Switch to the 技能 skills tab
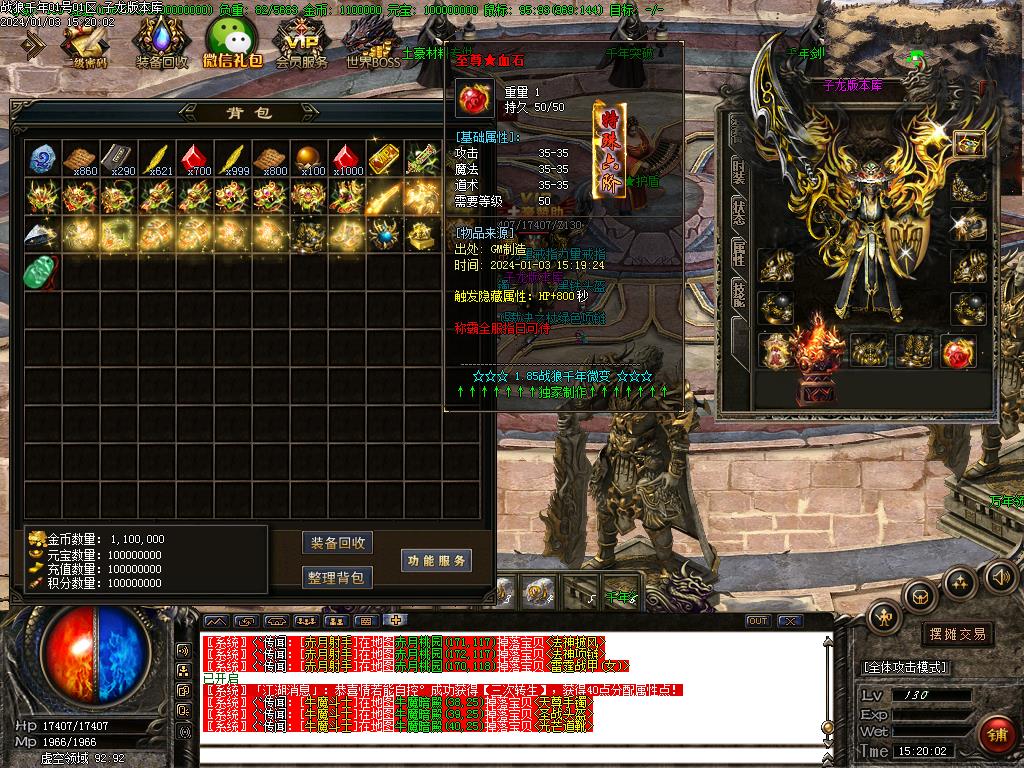 click(x=738, y=292)
